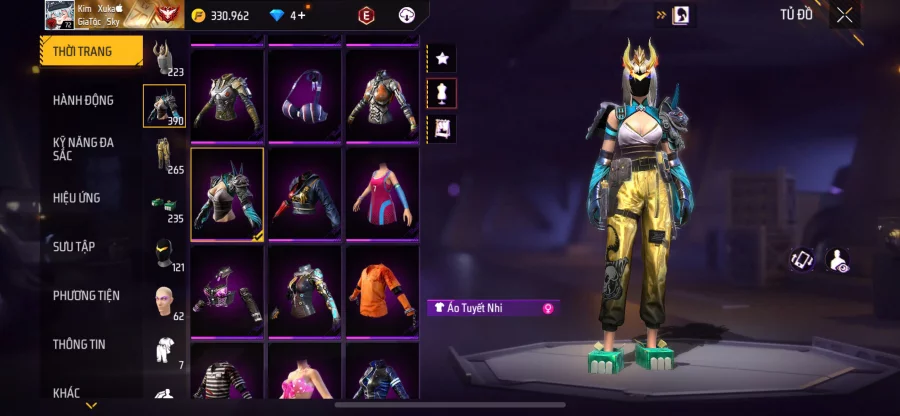
Task: Open the Thời Trang tab
Action: click(84, 51)
